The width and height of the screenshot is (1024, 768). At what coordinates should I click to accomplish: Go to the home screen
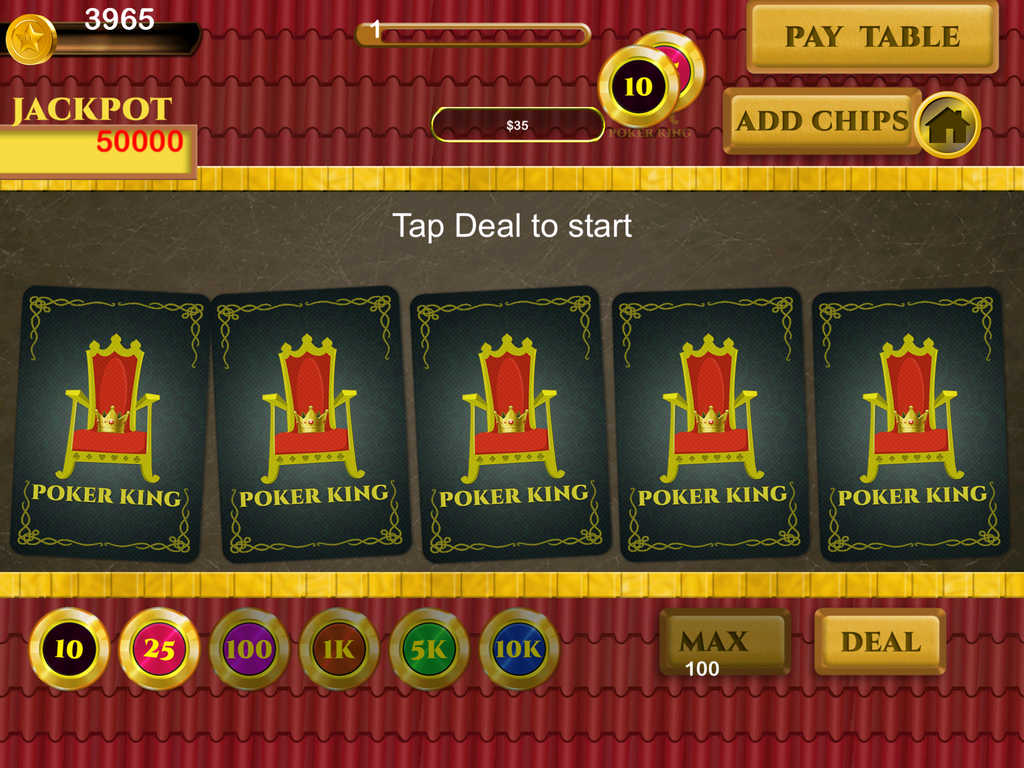click(947, 125)
